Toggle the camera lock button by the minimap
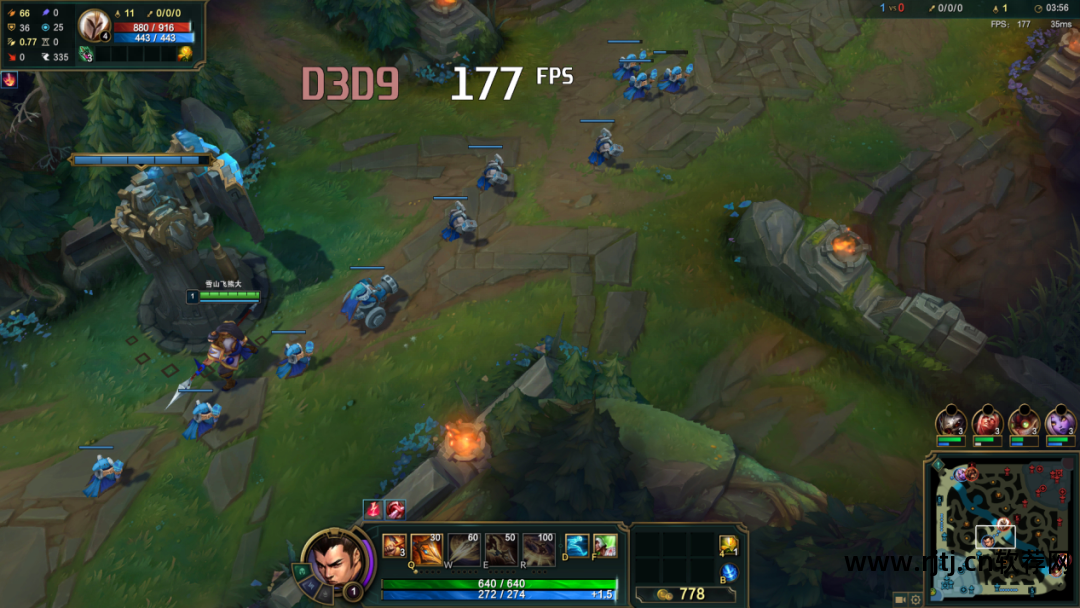The width and height of the screenshot is (1080, 608). (x=900, y=599)
